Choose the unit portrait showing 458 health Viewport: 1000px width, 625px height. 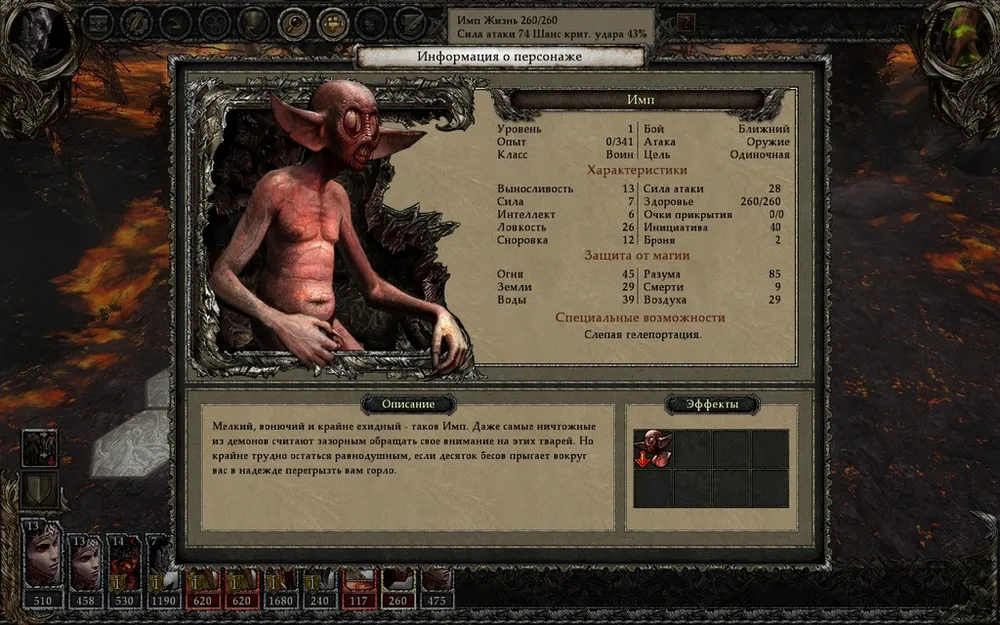(x=84, y=563)
